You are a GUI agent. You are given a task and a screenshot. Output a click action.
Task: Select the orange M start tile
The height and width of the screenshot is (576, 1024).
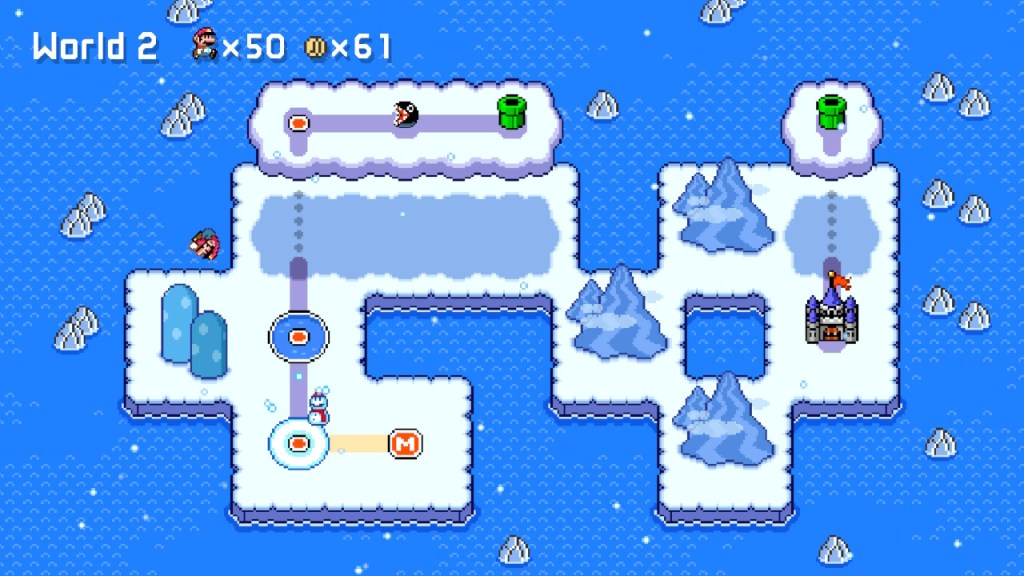tap(405, 442)
